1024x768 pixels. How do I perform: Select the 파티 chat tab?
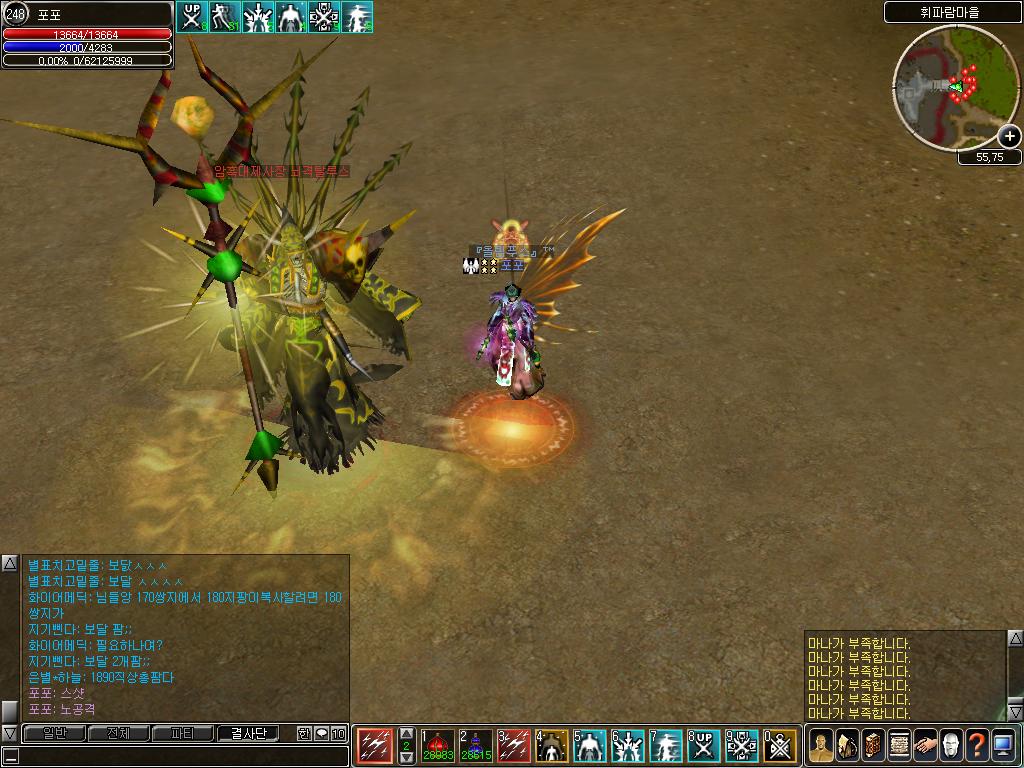coord(183,734)
